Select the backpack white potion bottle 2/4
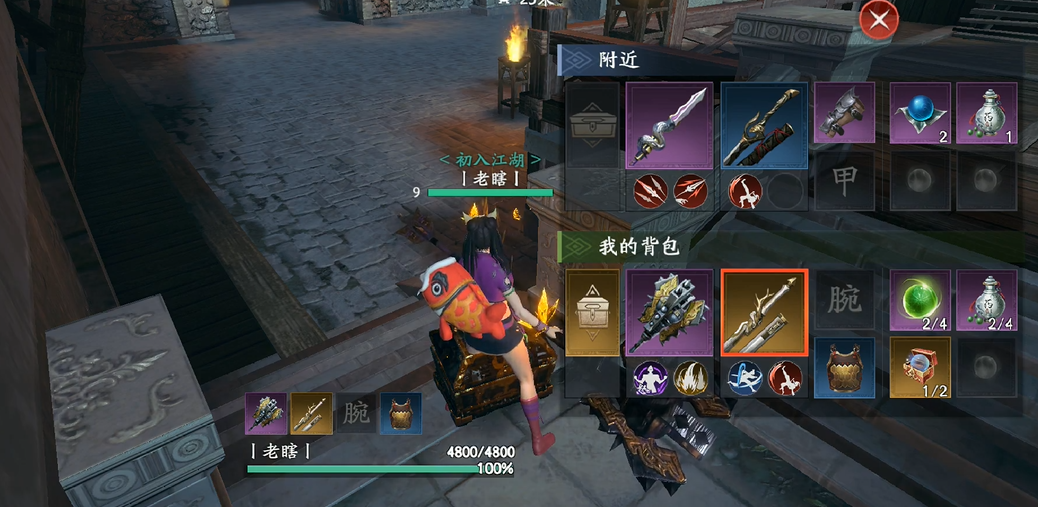 986,300
